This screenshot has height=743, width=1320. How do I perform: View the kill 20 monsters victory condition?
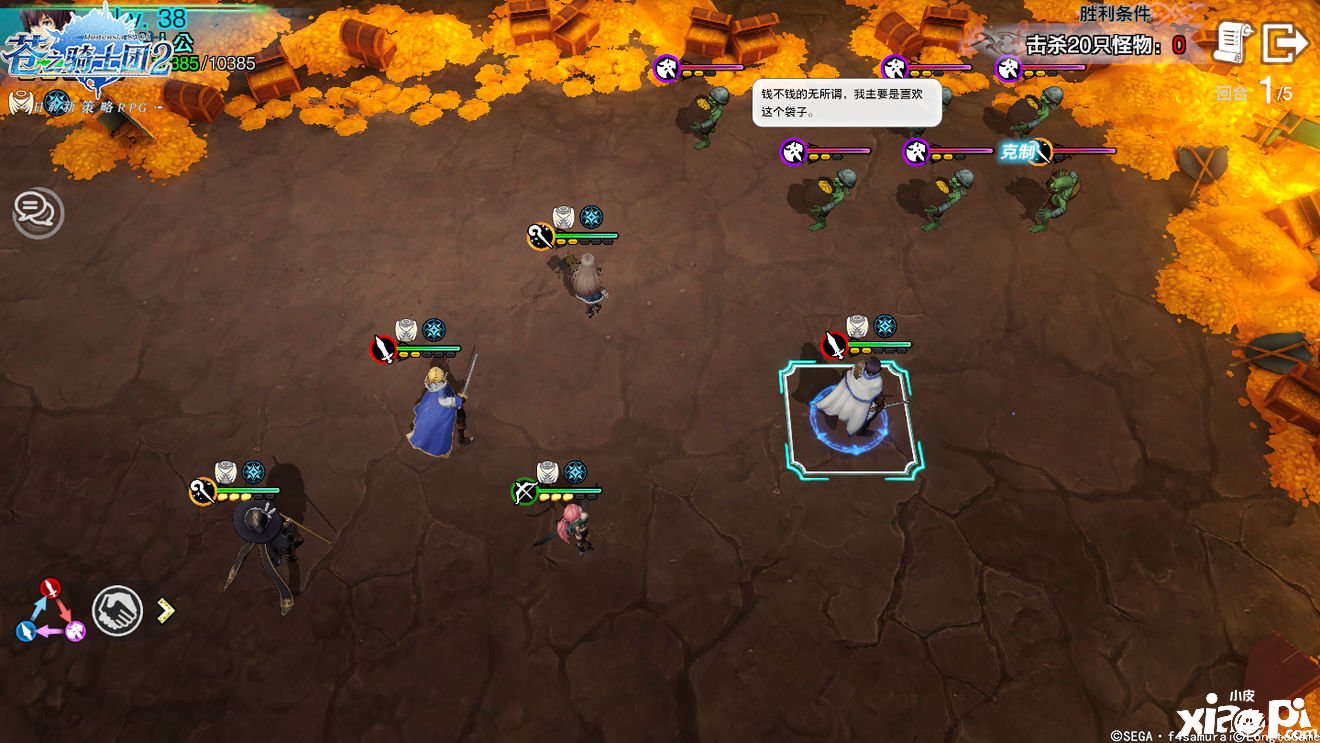tap(1104, 45)
